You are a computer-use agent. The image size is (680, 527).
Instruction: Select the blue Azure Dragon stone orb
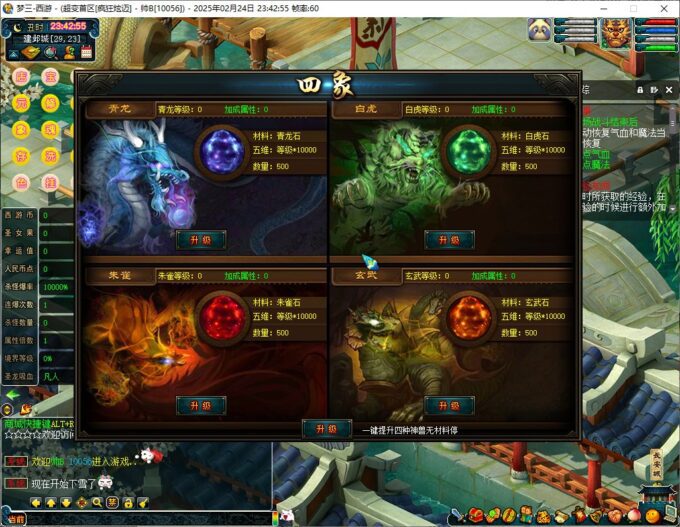pos(223,152)
